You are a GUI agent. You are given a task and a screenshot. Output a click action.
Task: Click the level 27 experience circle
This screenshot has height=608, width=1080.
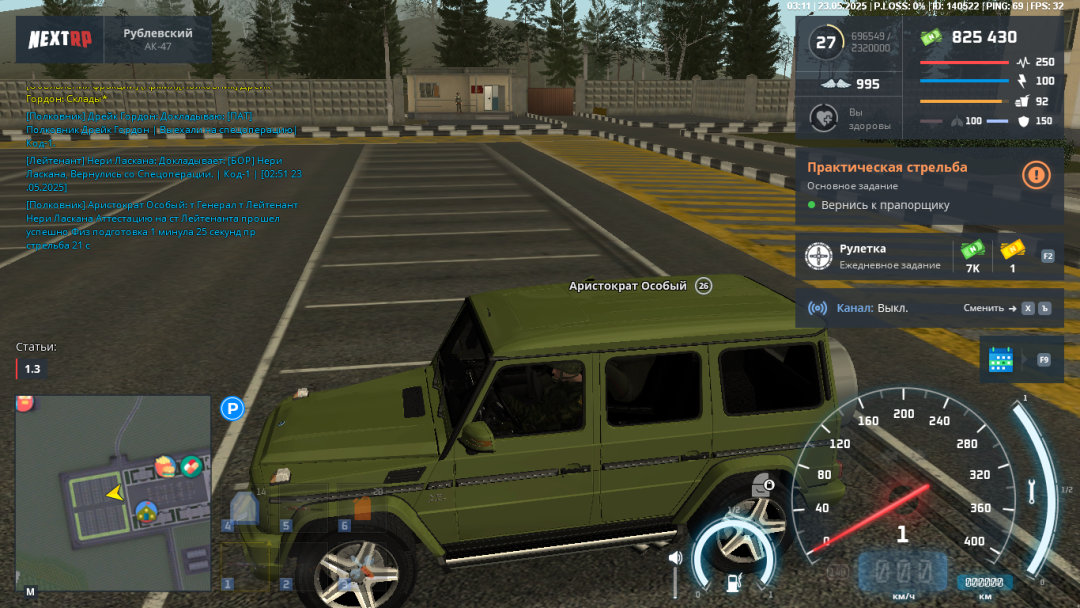click(x=826, y=42)
